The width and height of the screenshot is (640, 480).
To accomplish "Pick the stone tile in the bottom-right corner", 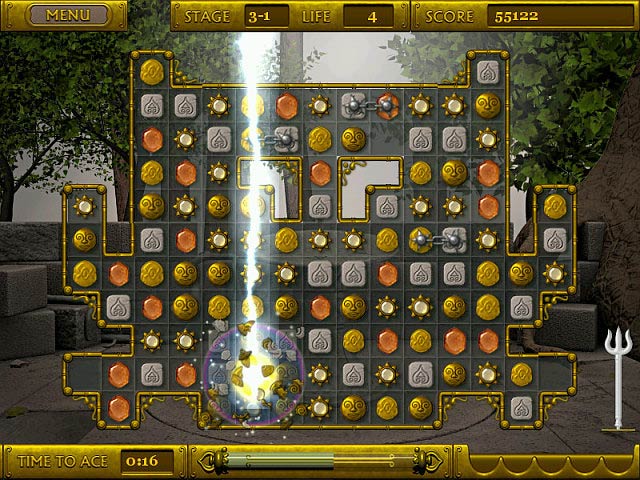I will click(x=520, y=407).
